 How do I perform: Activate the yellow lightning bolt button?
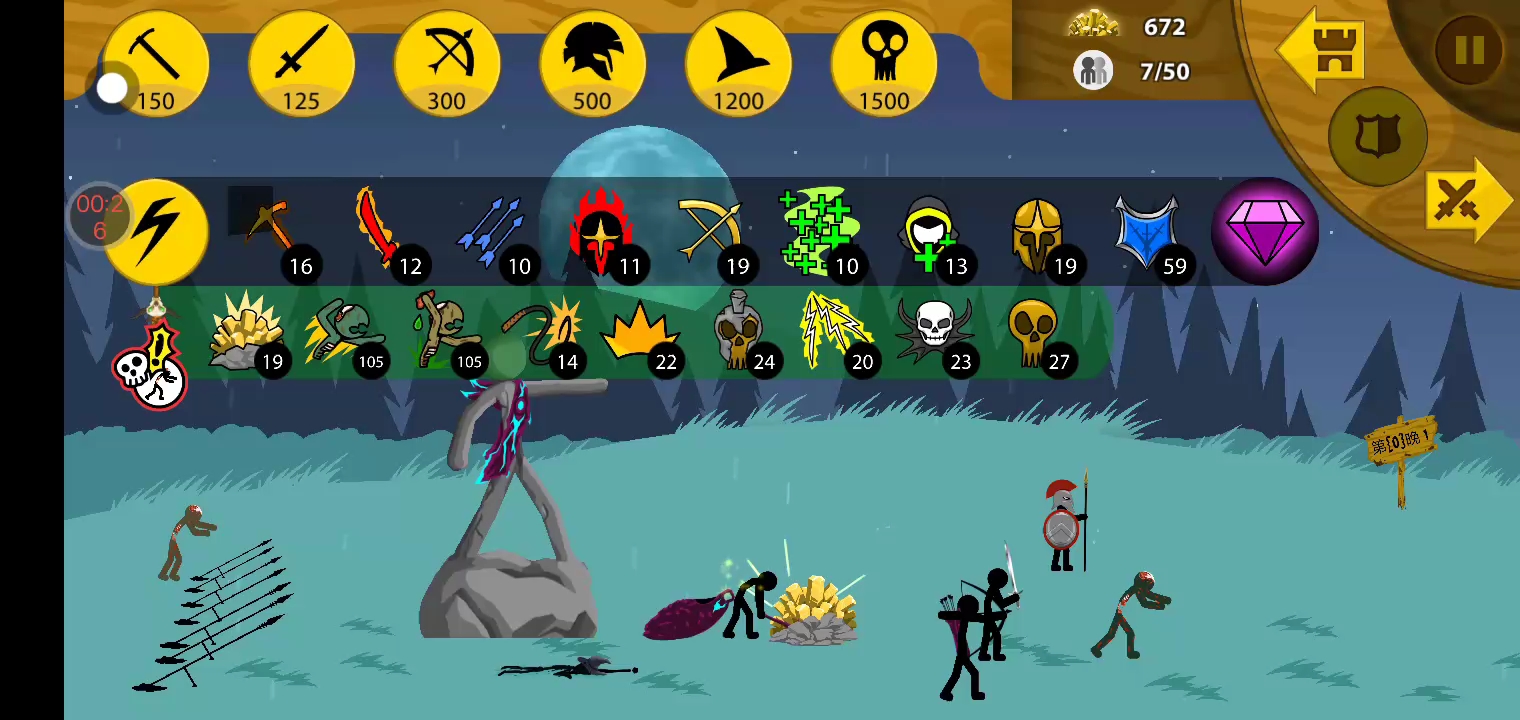[156, 232]
